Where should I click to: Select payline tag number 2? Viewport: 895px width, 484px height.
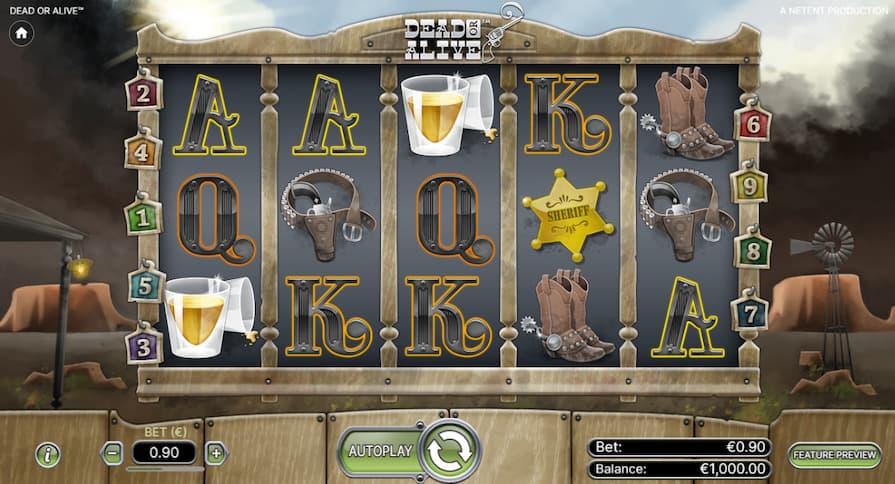coord(144,95)
